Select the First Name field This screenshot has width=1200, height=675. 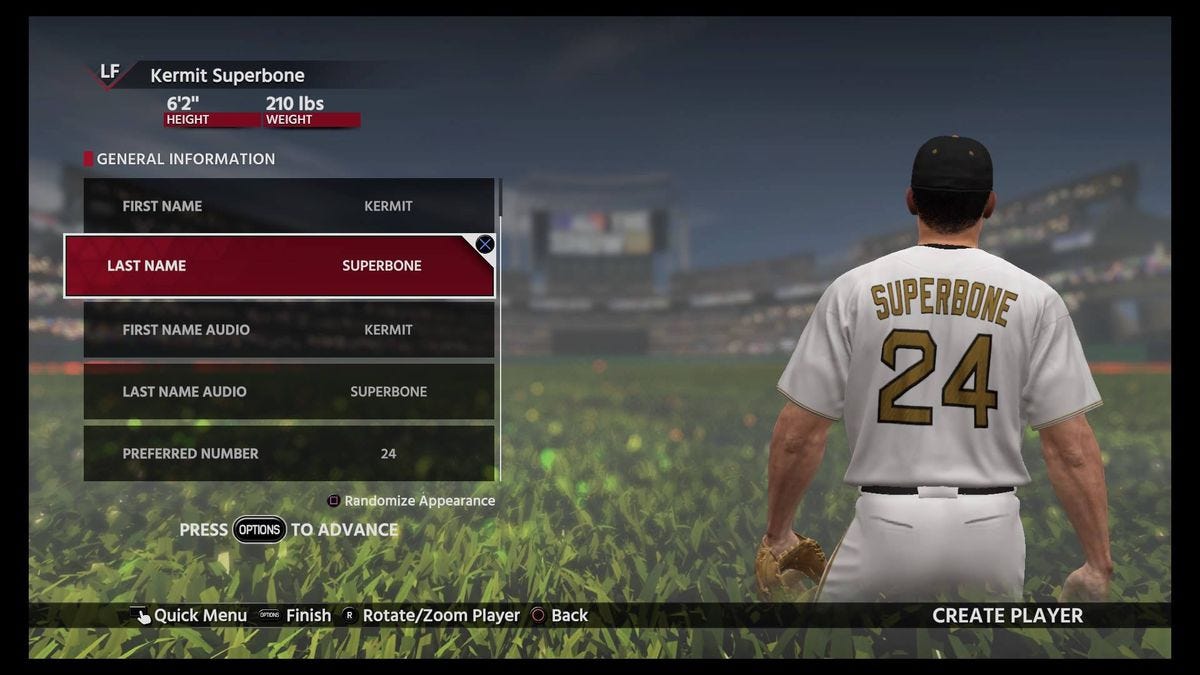288,206
